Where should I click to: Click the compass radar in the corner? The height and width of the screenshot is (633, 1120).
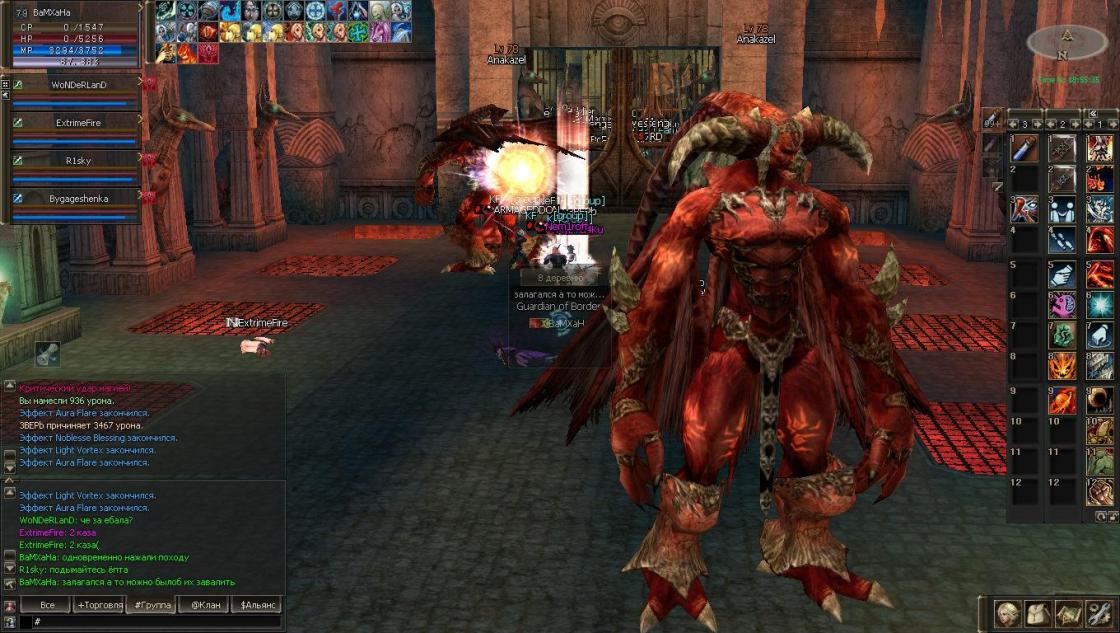coord(1067,41)
